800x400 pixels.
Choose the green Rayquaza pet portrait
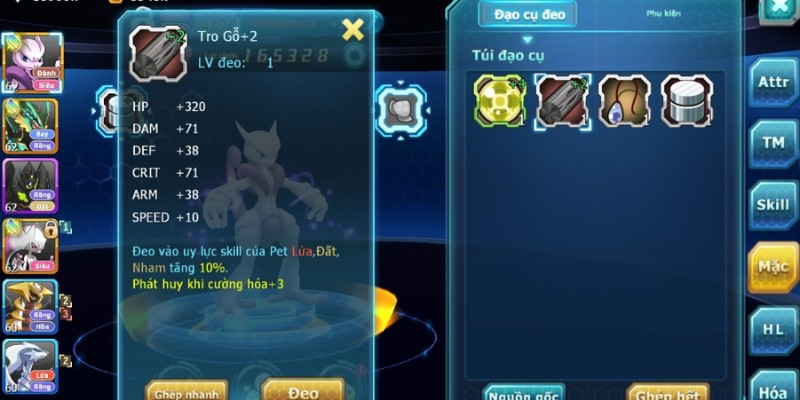pyautogui.click(x=29, y=124)
